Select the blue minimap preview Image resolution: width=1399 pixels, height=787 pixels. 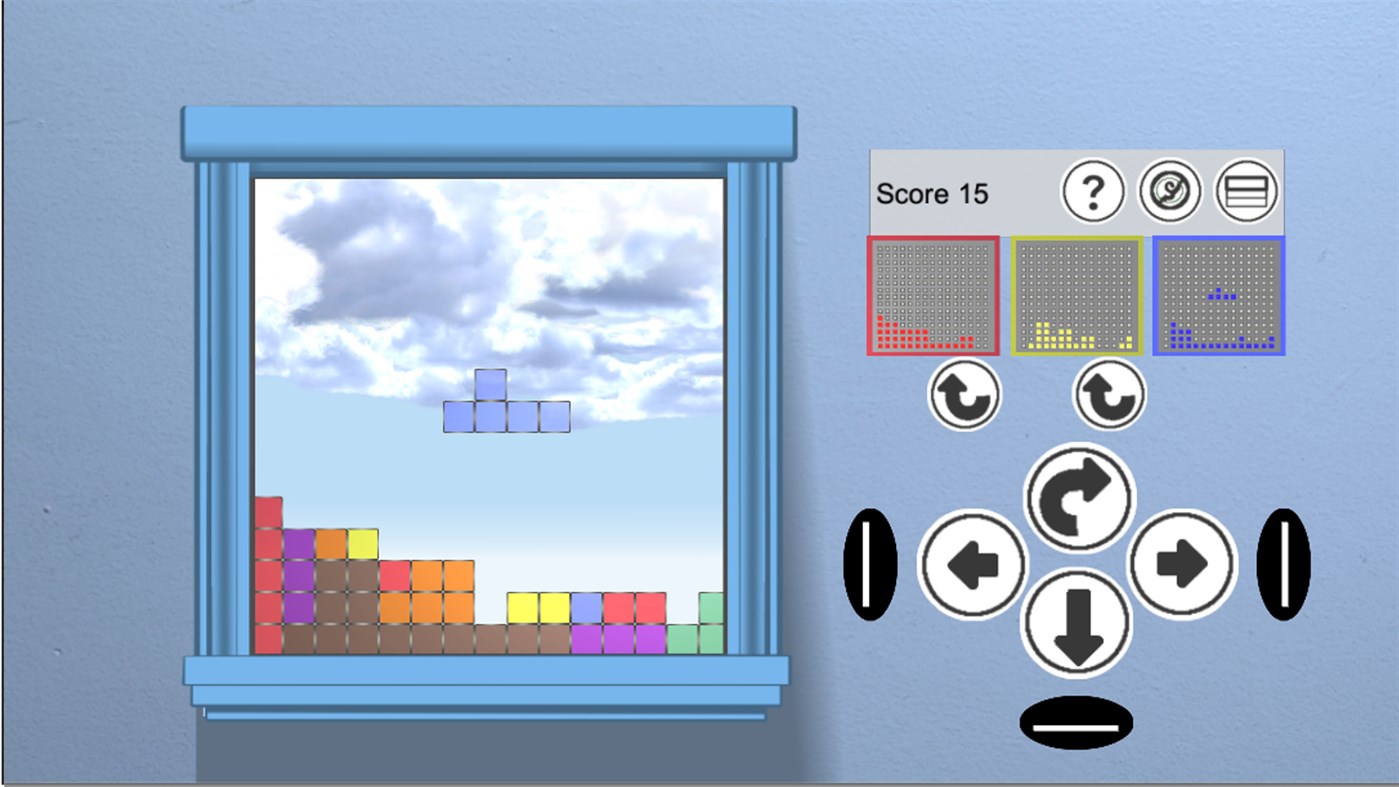pos(1218,296)
